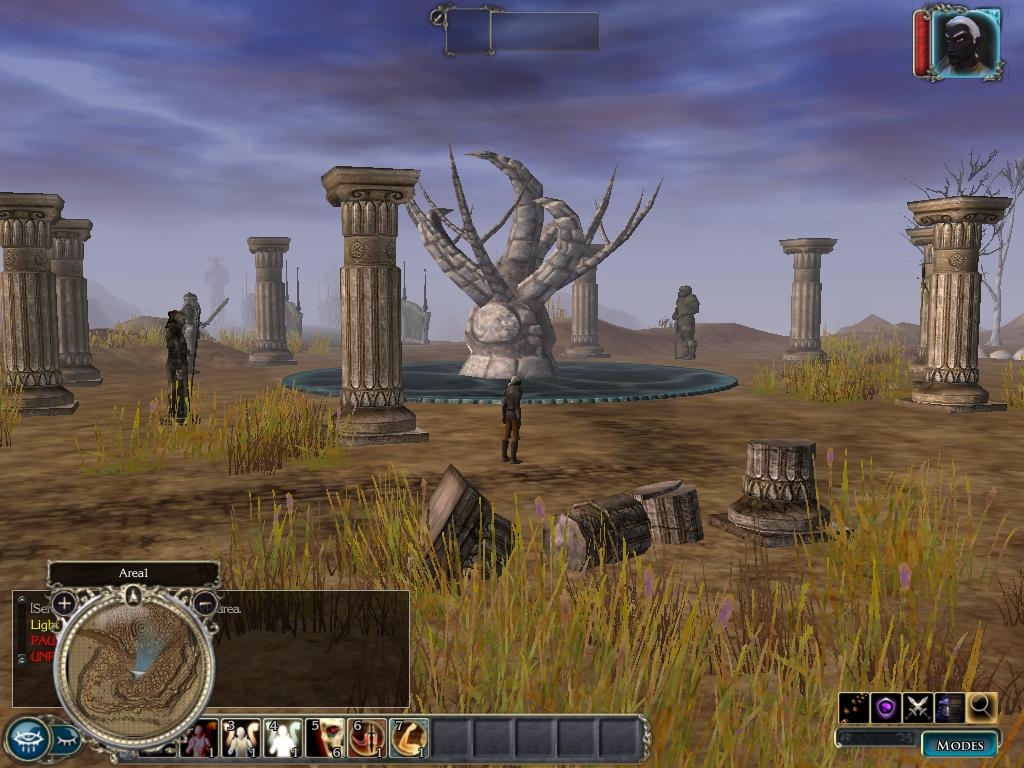Click the circular minimap
This screenshot has width=1024, height=768.
[134, 670]
